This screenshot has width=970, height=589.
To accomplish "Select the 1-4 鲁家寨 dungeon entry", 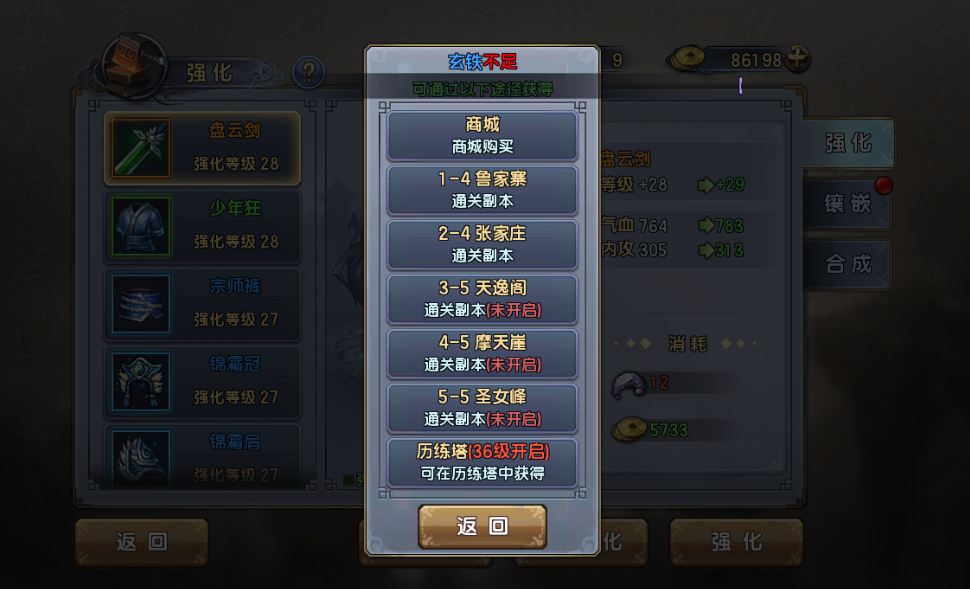I will tap(482, 190).
